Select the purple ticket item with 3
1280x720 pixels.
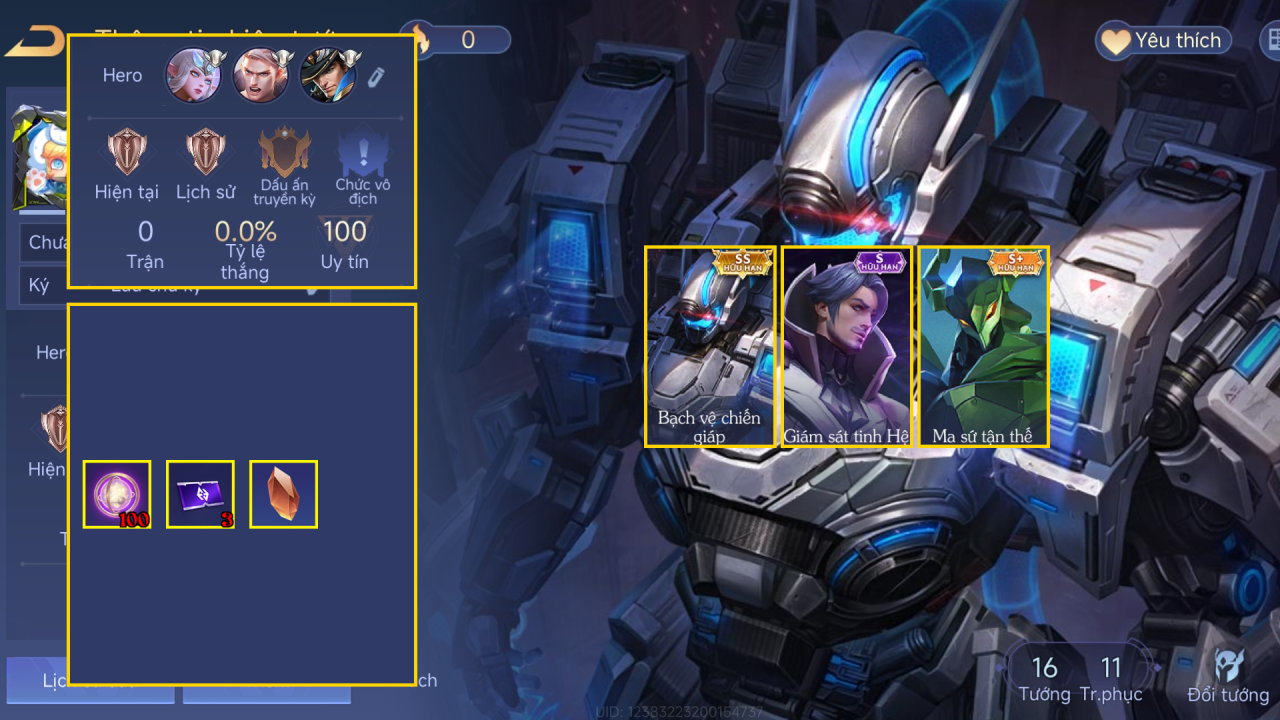200,494
